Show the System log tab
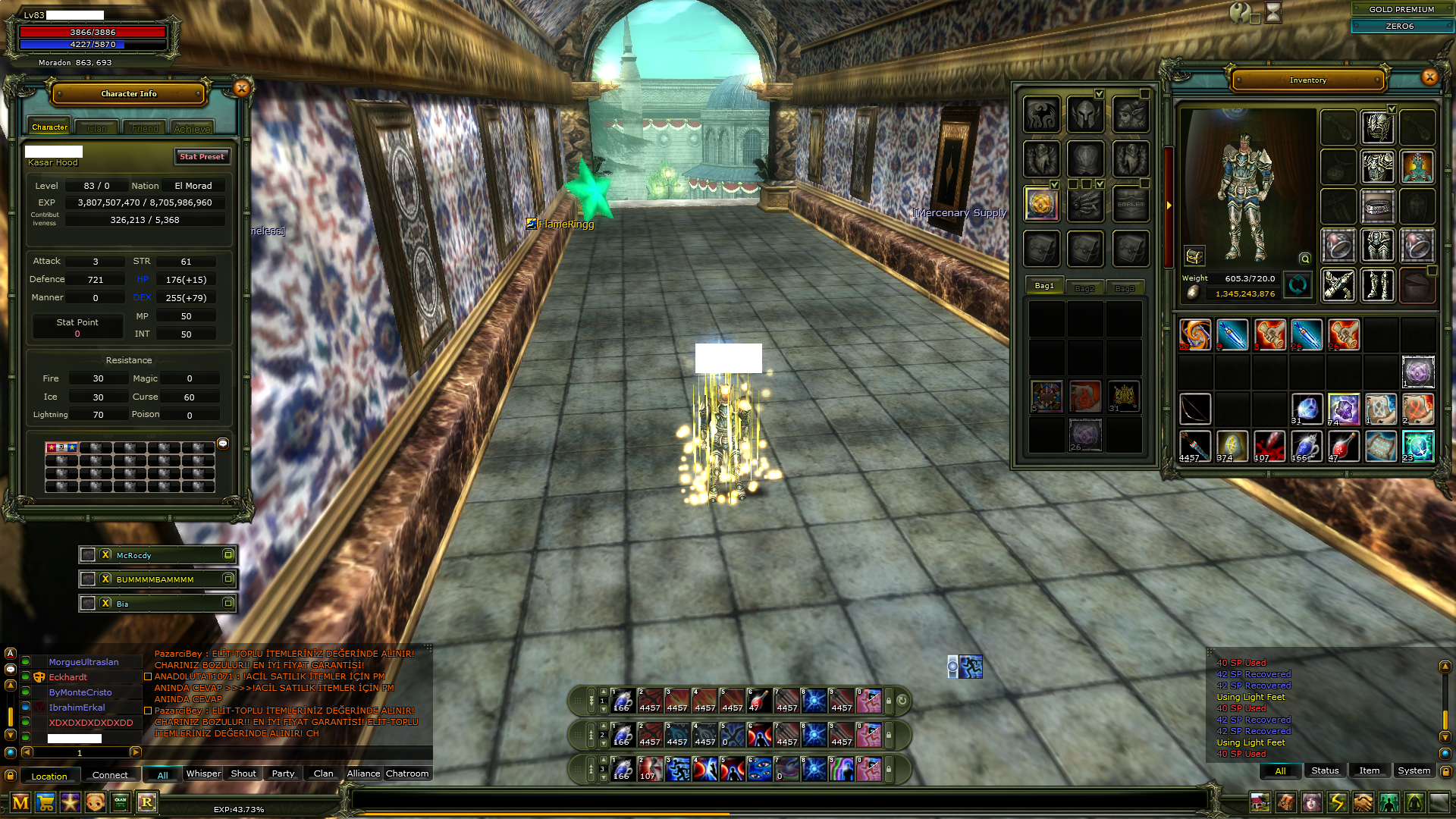This screenshot has width=1456, height=819. pyautogui.click(x=1414, y=770)
